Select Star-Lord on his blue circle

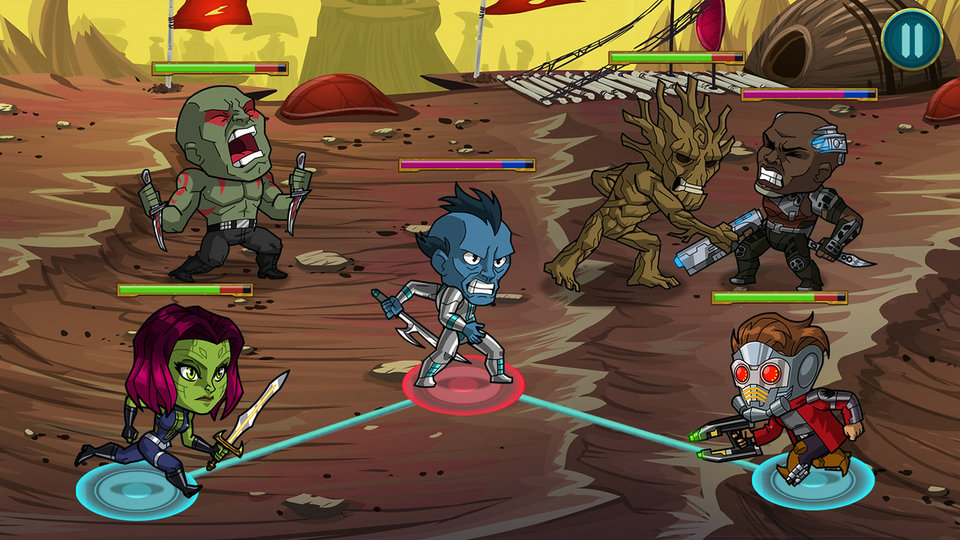pos(812,479)
